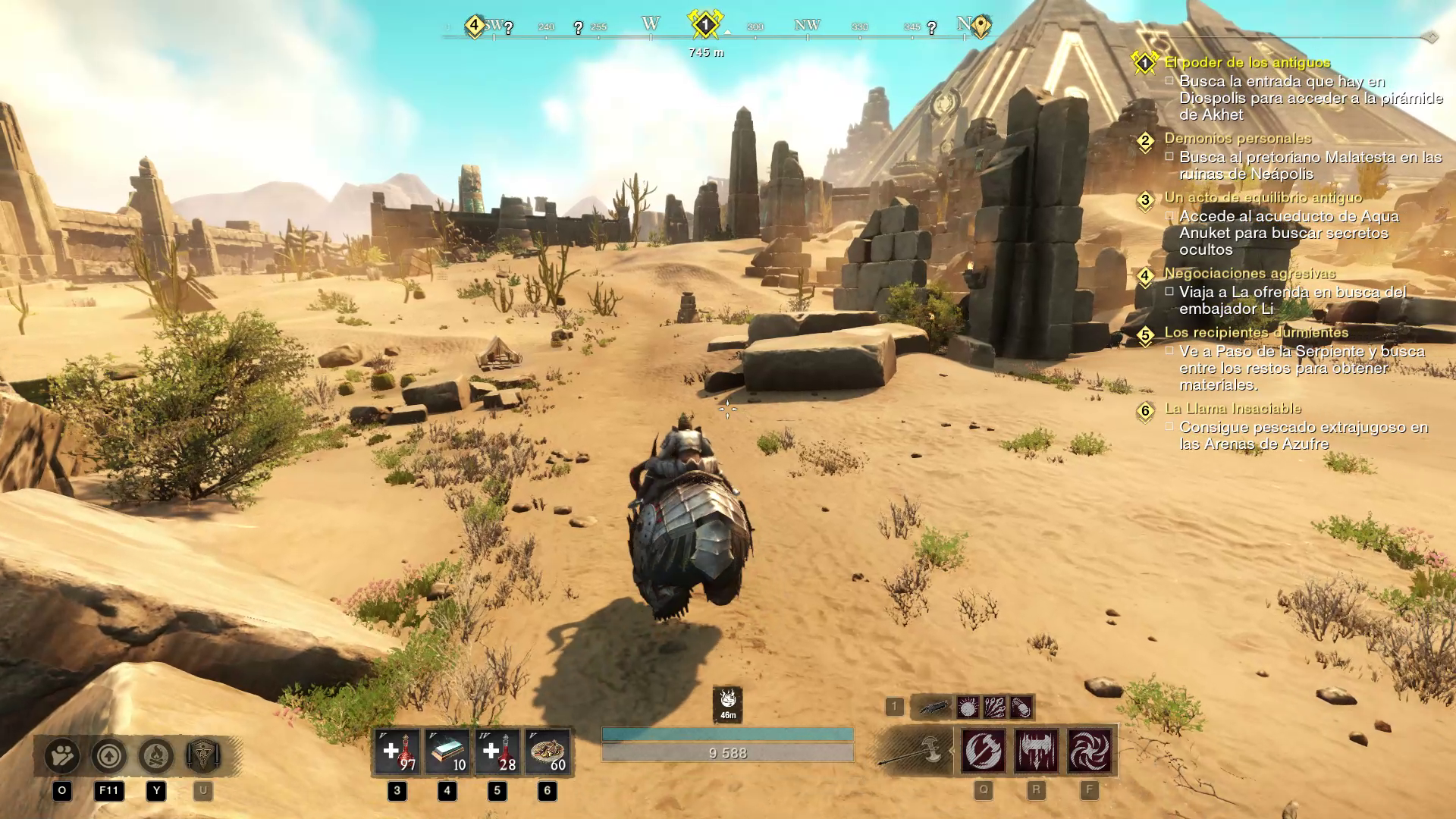1456x819 pixels.
Task: Select the health potion slot with 97 charges
Action: coord(397,752)
